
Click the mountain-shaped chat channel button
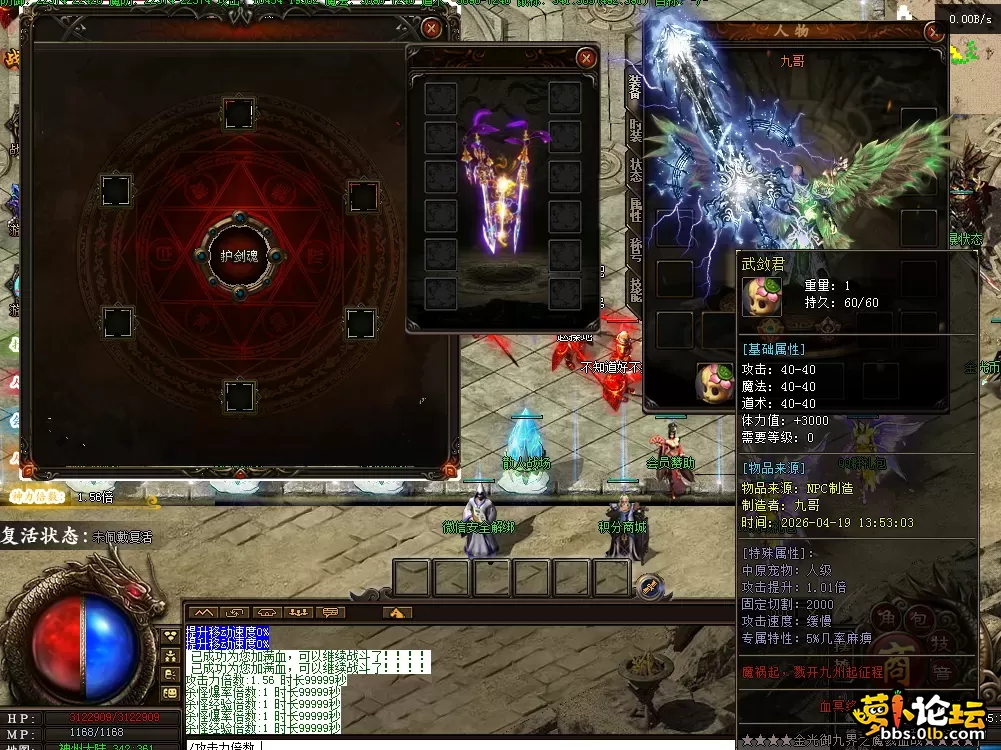coord(204,612)
